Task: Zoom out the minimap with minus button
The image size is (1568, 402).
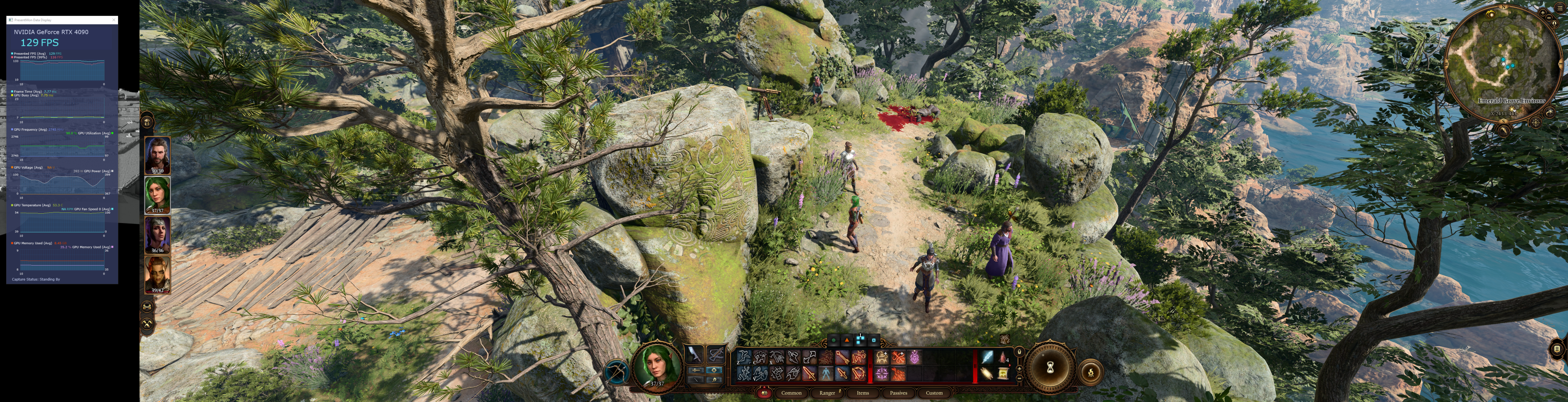Action: pos(1549,18)
